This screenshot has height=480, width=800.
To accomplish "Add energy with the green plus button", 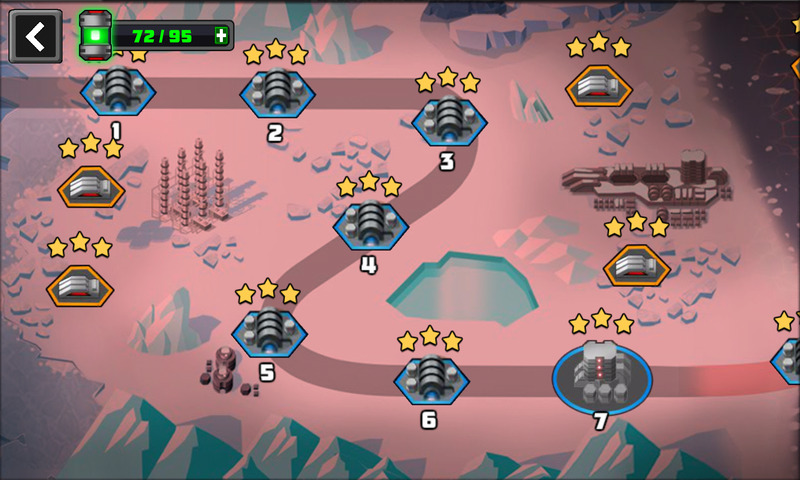I will click(220, 37).
